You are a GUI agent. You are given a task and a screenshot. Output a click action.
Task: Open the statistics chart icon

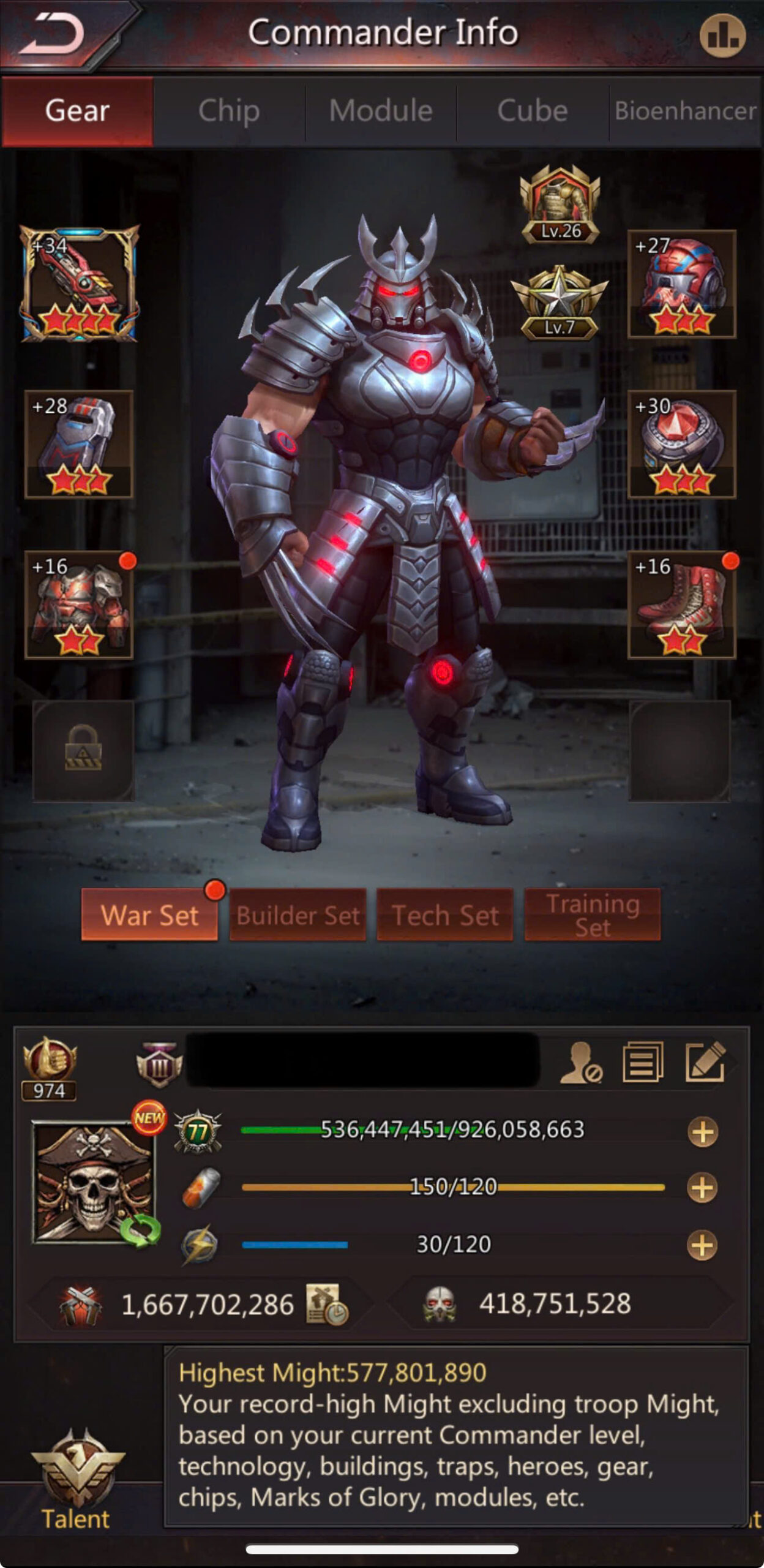point(722,36)
